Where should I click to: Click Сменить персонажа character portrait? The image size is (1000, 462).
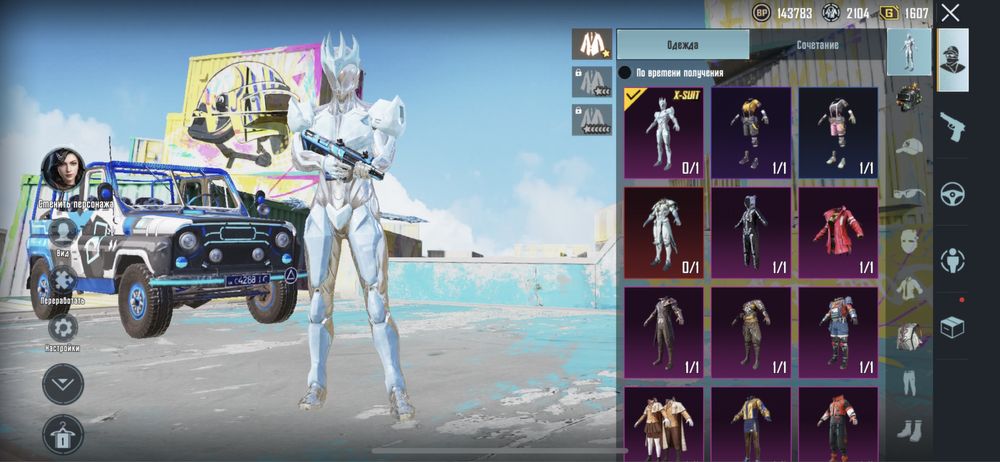[x=62, y=168]
